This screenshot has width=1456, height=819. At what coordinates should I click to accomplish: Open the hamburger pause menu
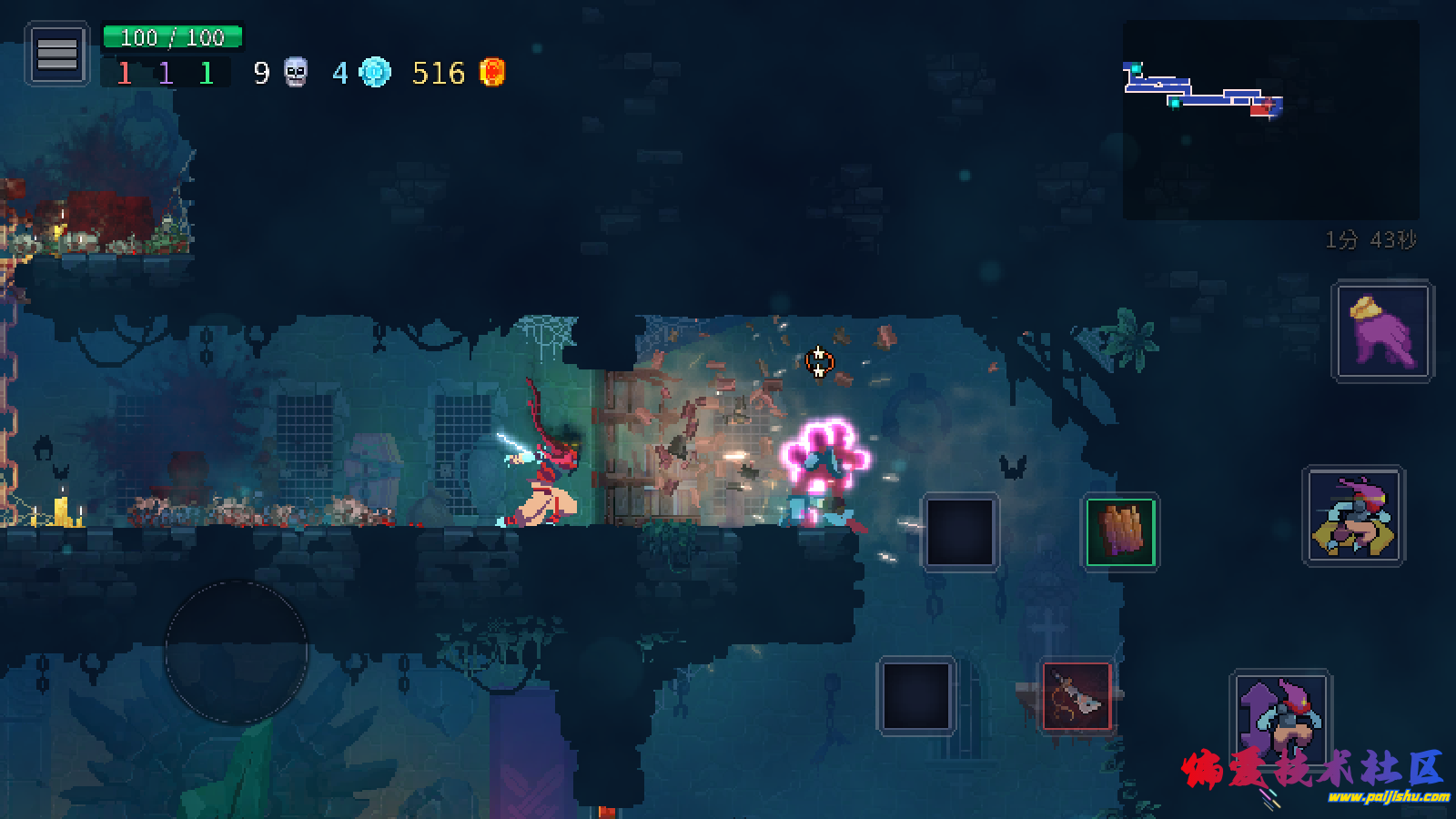[56, 55]
